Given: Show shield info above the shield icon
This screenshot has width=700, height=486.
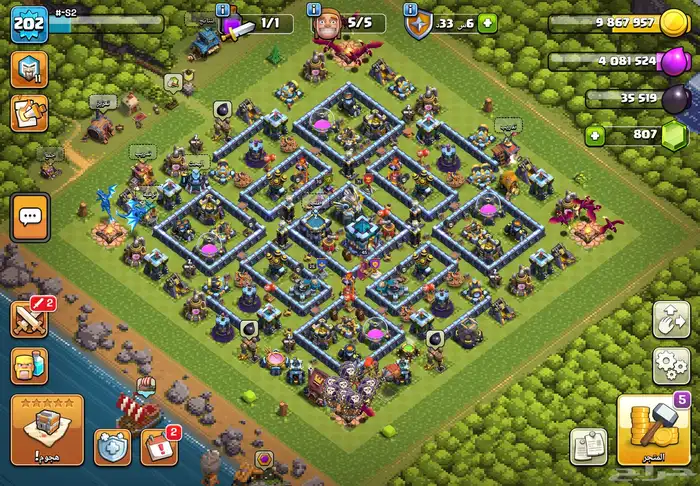Looking at the screenshot, I should tap(410, 8).
